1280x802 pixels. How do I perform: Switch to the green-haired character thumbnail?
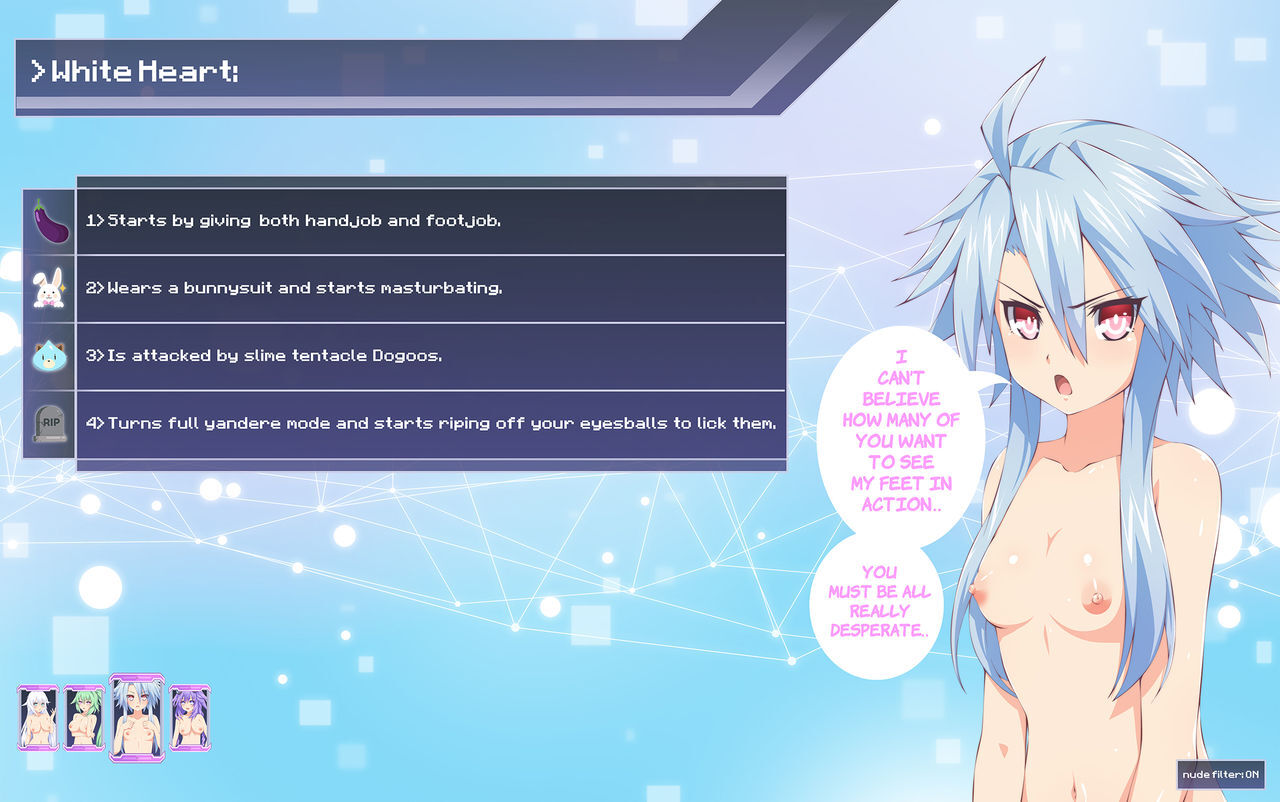[x=84, y=718]
